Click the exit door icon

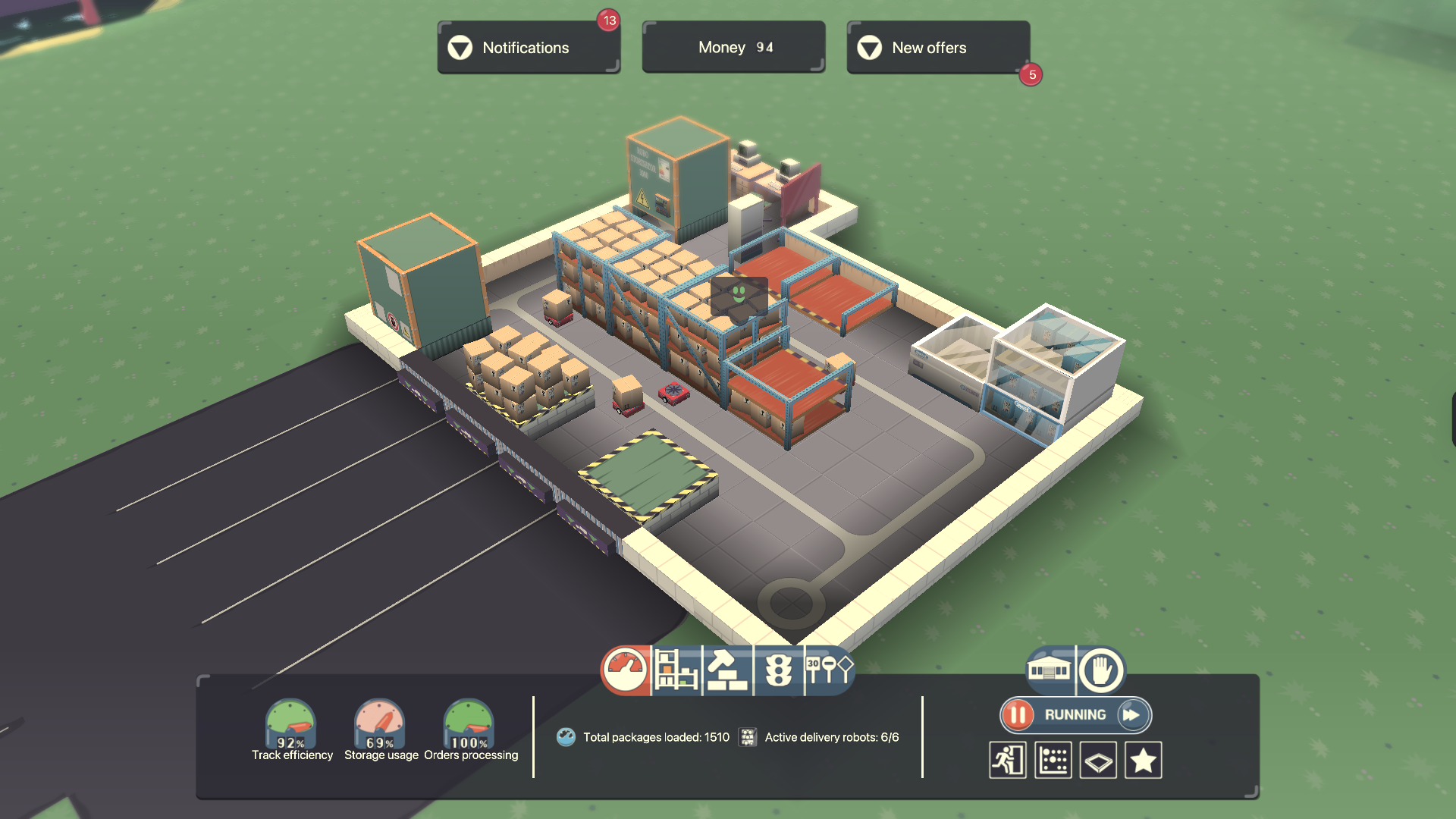pyautogui.click(x=1008, y=760)
